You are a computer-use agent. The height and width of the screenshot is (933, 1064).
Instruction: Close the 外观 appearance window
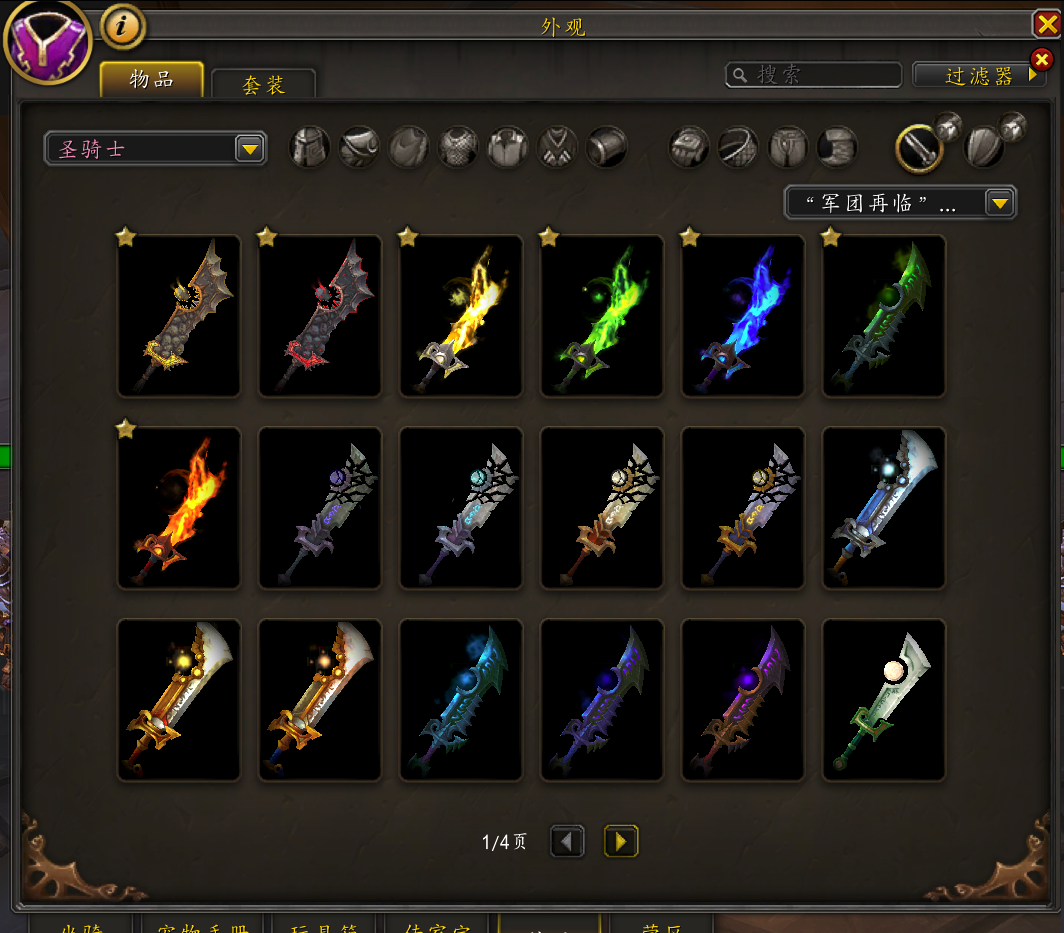point(1047,24)
